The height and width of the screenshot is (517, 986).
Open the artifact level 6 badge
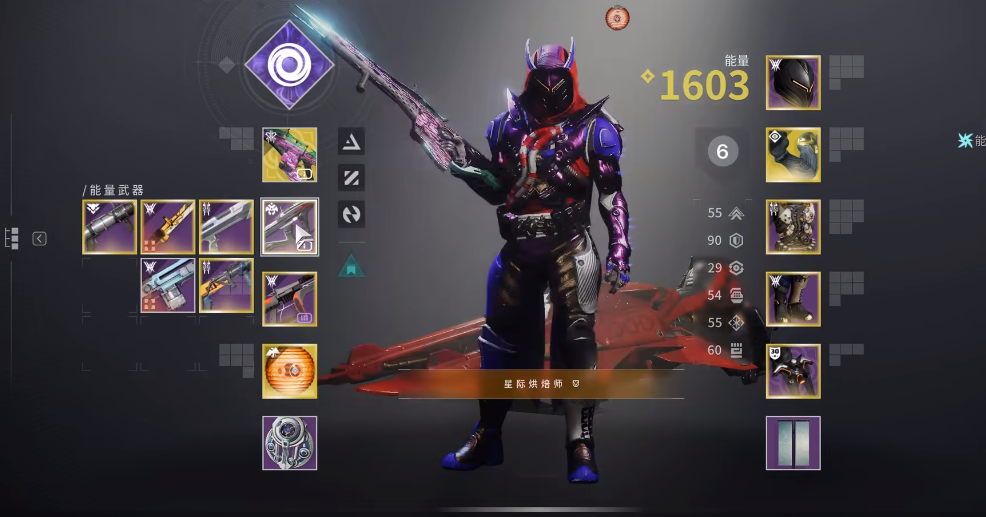723,151
